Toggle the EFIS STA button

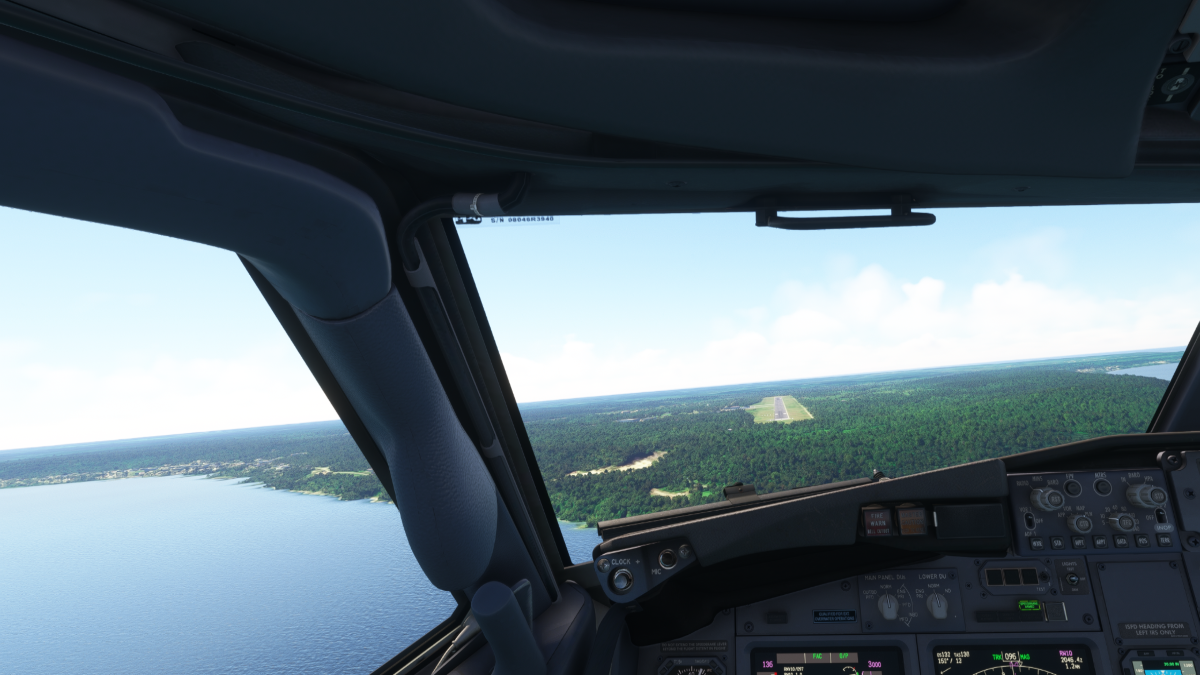pyautogui.click(x=1059, y=543)
